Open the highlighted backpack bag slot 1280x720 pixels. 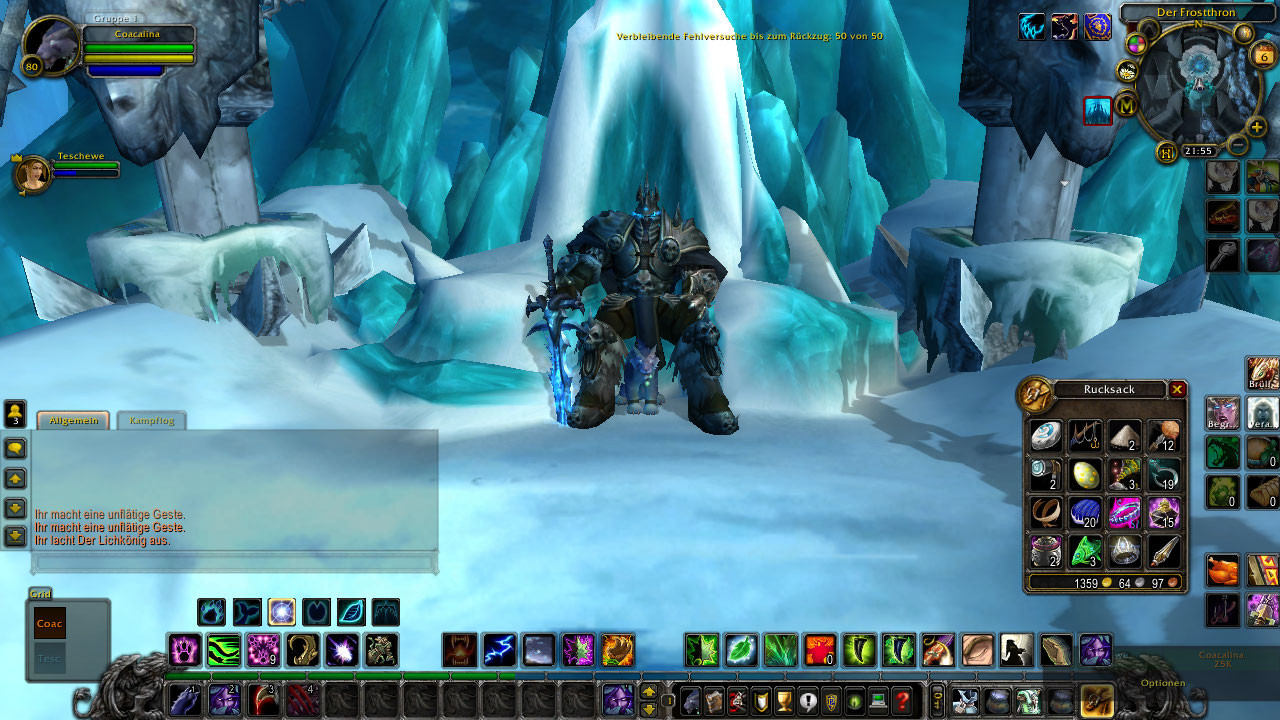tap(1096, 701)
